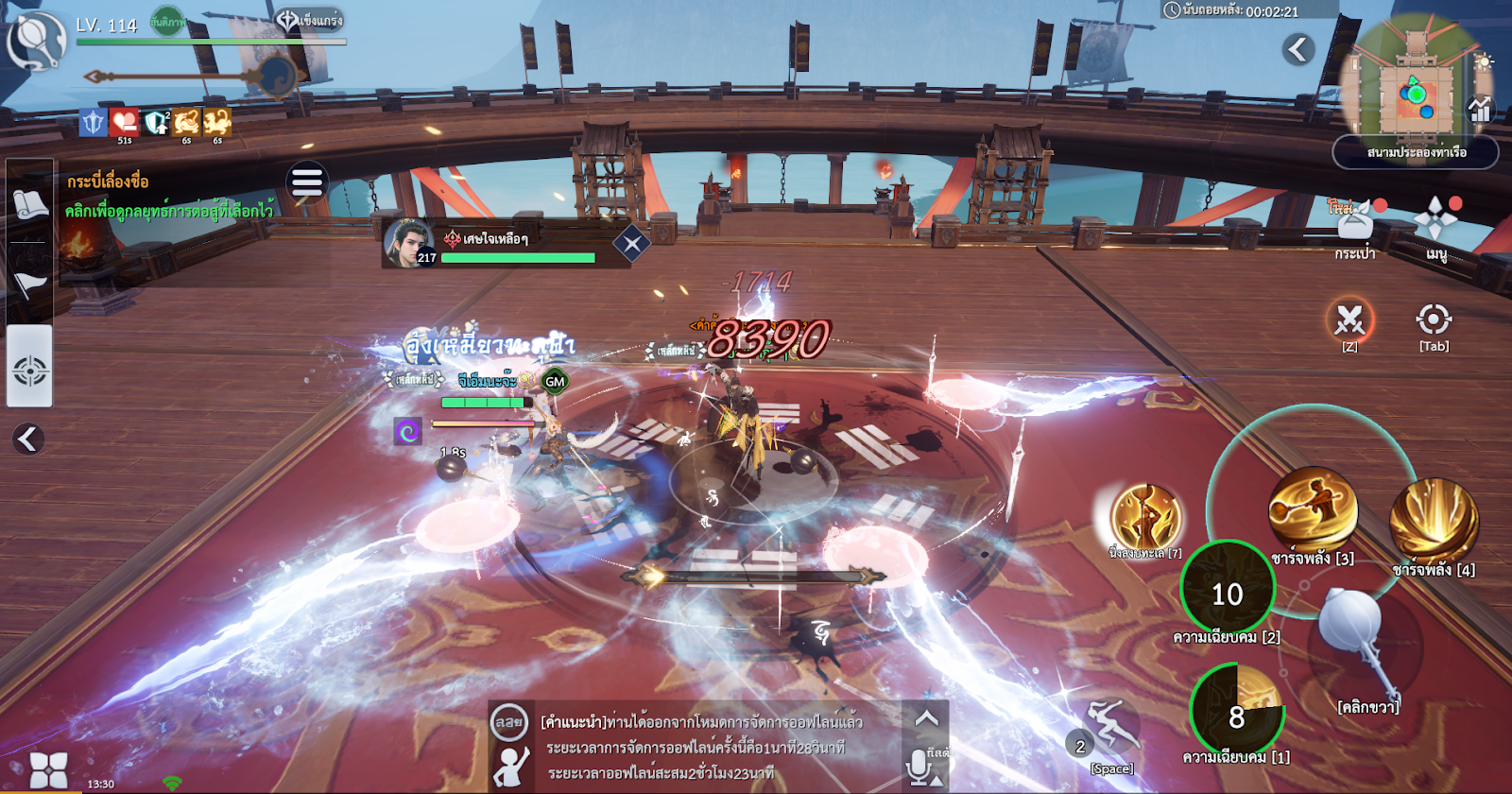Activate the ชาร์จพลัง [4] skill
1512x794 pixels.
pos(1434,521)
